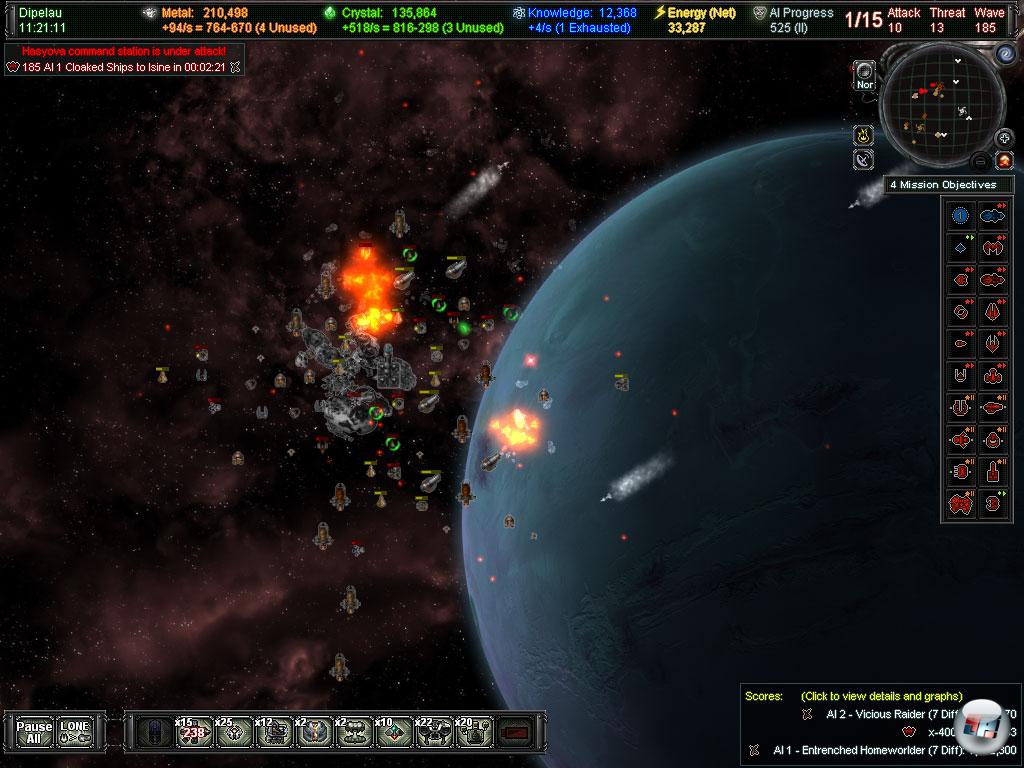Select the blue numbered circle icon in sidebar
Screen dimensions: 1024x768
coord(961,214)
